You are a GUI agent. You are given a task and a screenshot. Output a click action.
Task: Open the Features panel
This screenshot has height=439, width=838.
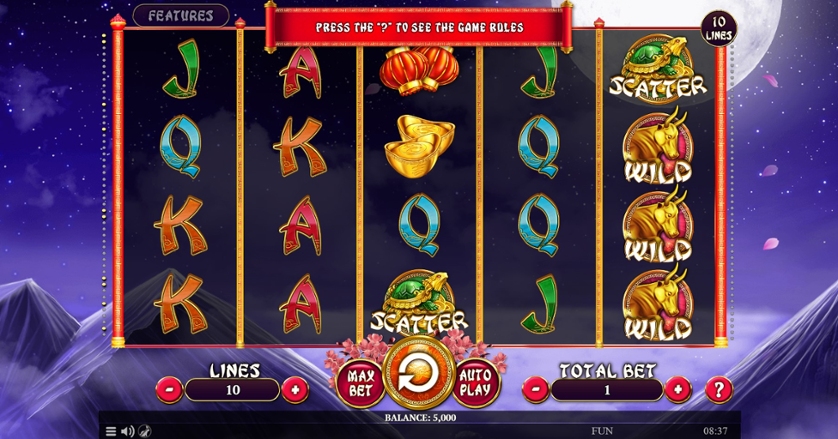(x=181, y=16)
